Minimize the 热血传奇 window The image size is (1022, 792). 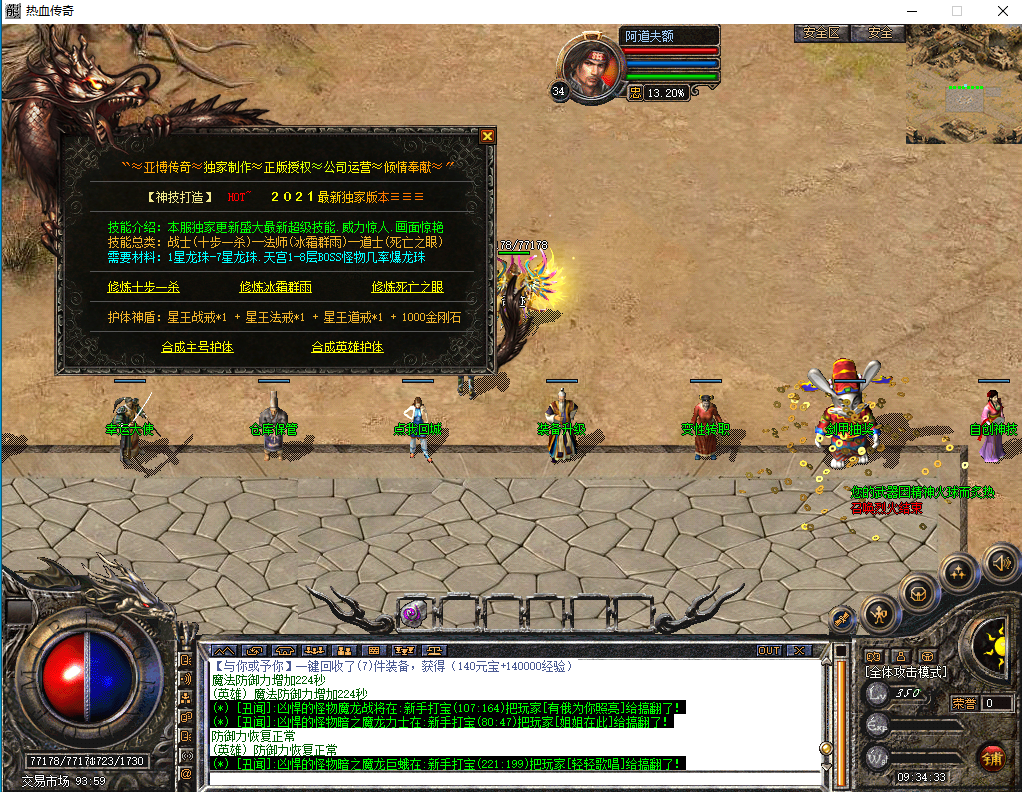(911, 11)
